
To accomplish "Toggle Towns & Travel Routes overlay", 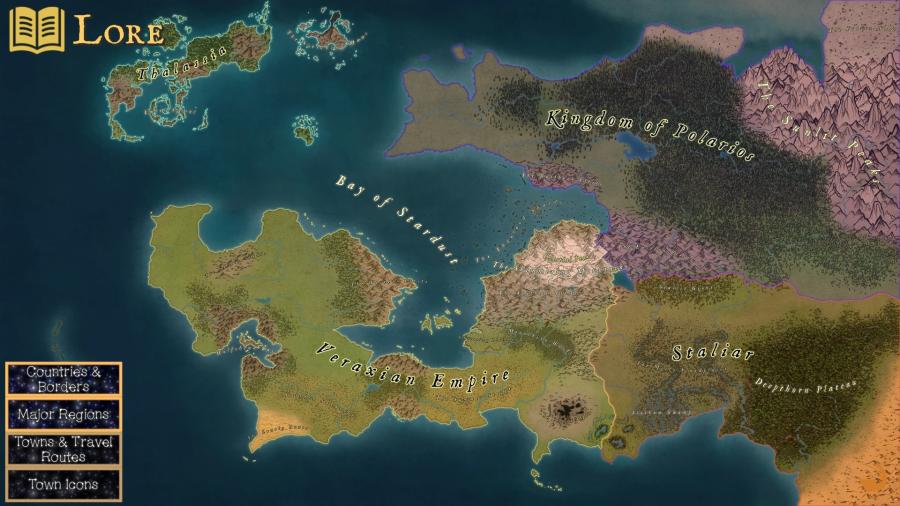I will click(64, 448).
